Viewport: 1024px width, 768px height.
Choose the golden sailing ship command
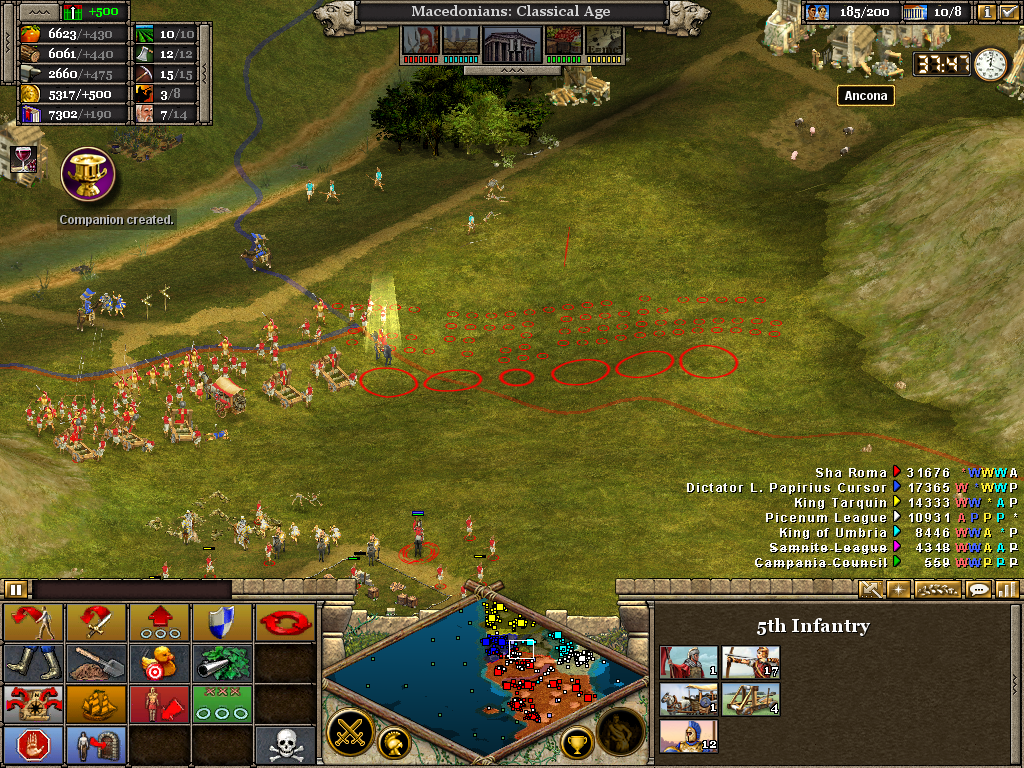pyautogui.click(x=96, y=703)
